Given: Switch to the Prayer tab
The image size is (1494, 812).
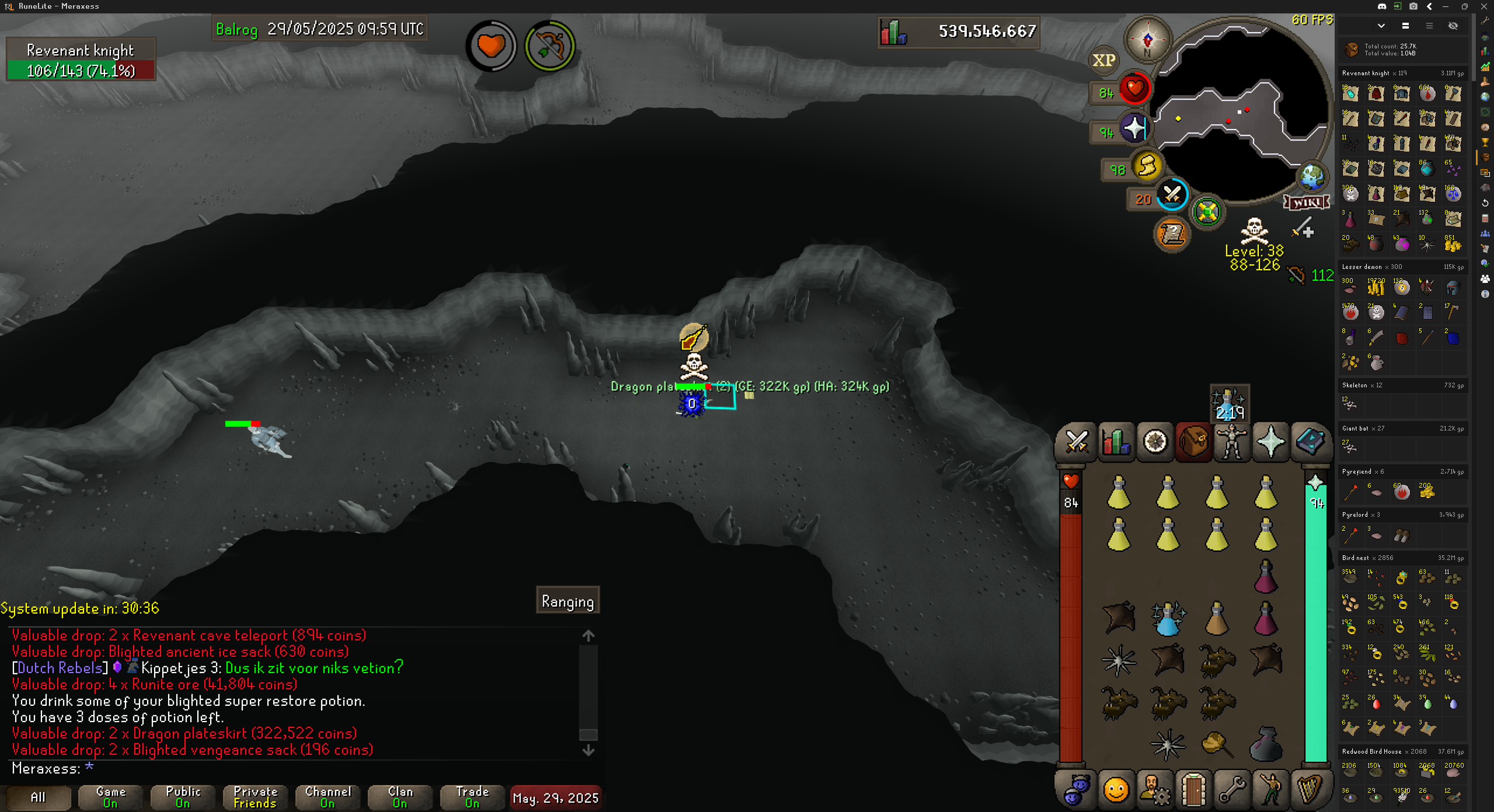Looking at the screenshot, I should [1271, 442].
